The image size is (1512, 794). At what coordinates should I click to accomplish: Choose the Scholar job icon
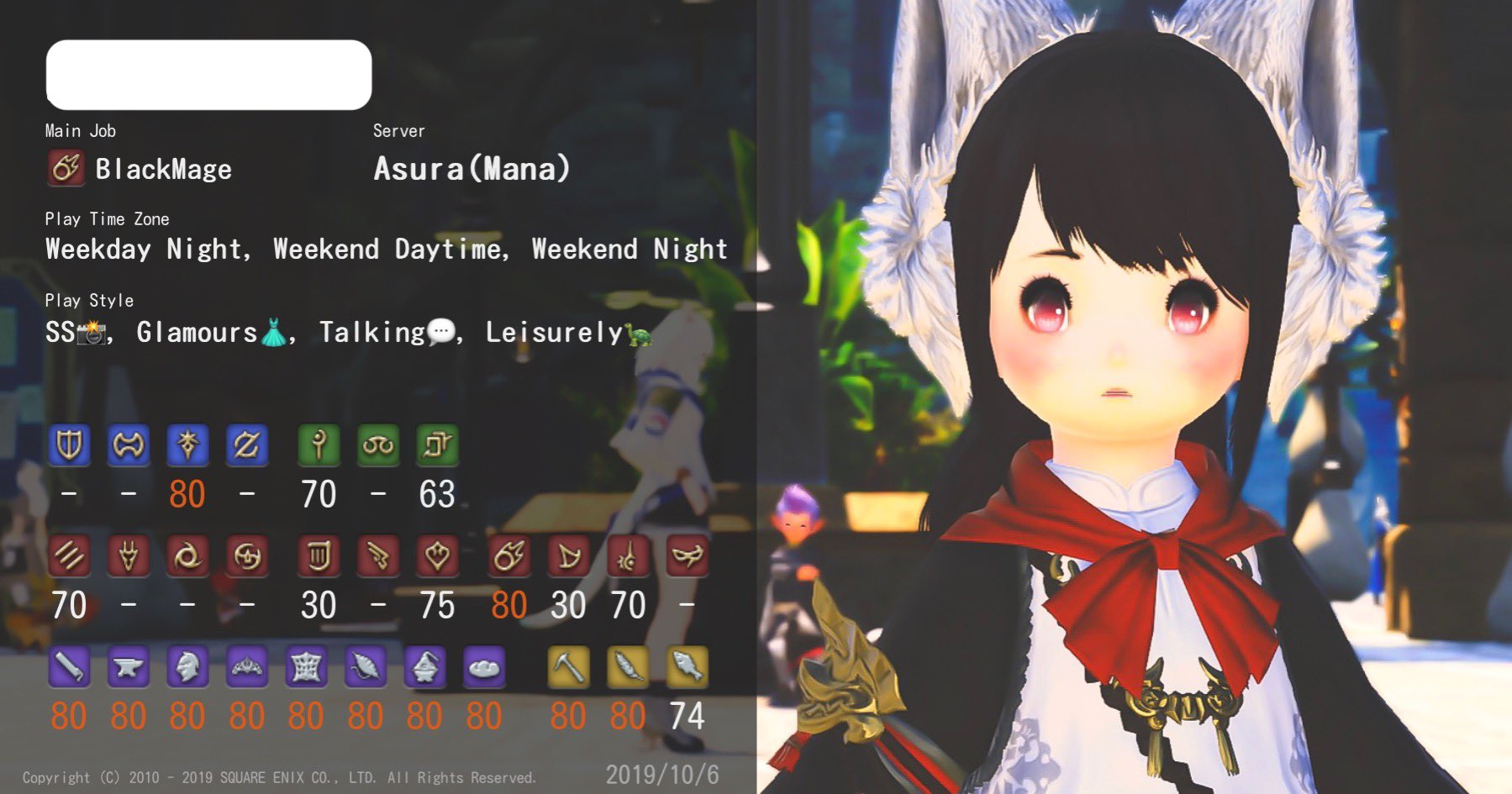pyautogui.click(x=378, y=444)
